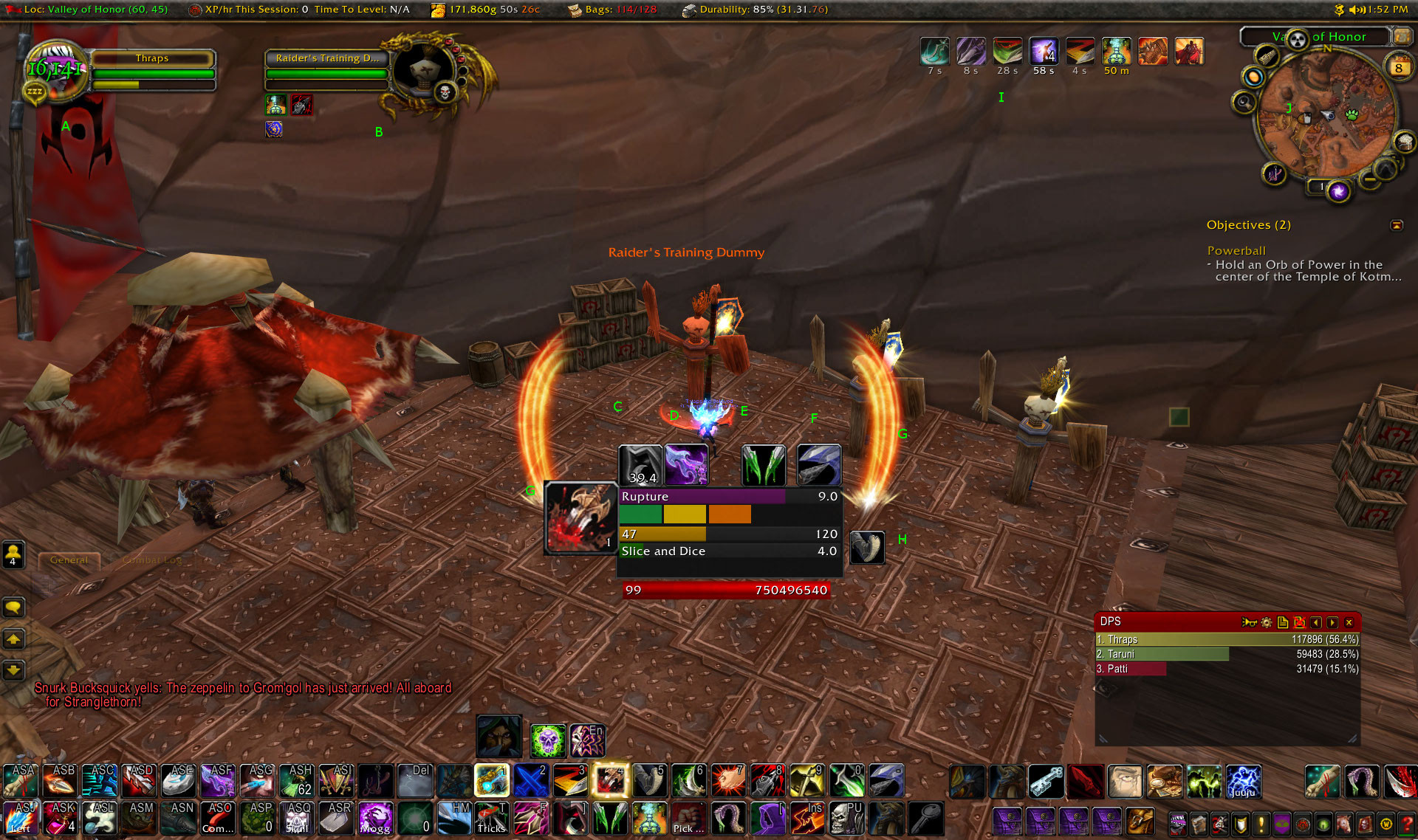Click the Thraps player portrait frame
Image resolution: width=1418 pixels, height=840 pixels.
tap(55, 70)
